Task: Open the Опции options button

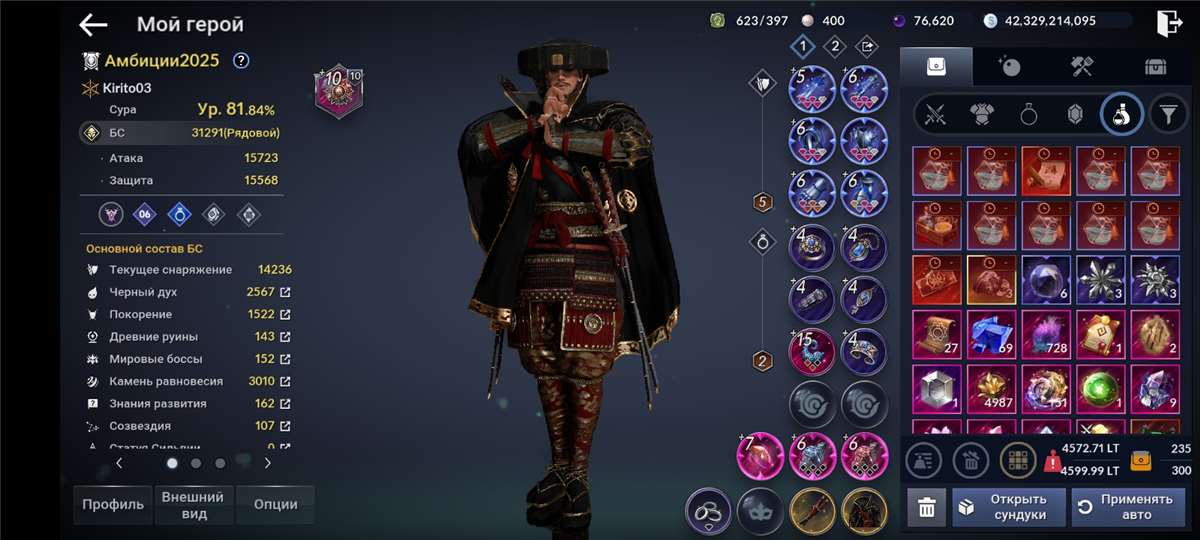Action: (x=275, y=505)
